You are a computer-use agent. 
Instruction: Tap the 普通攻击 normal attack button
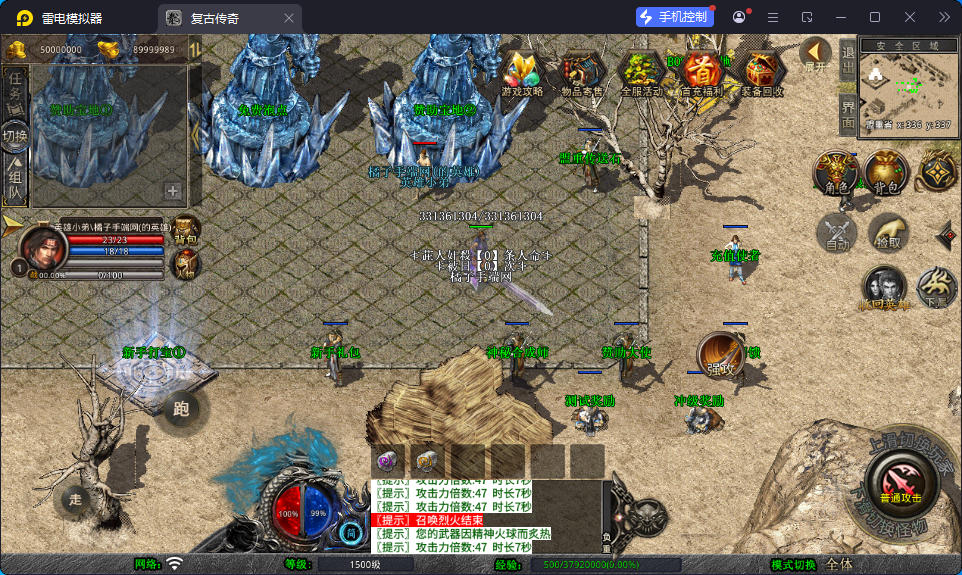(x=900, y=483)
